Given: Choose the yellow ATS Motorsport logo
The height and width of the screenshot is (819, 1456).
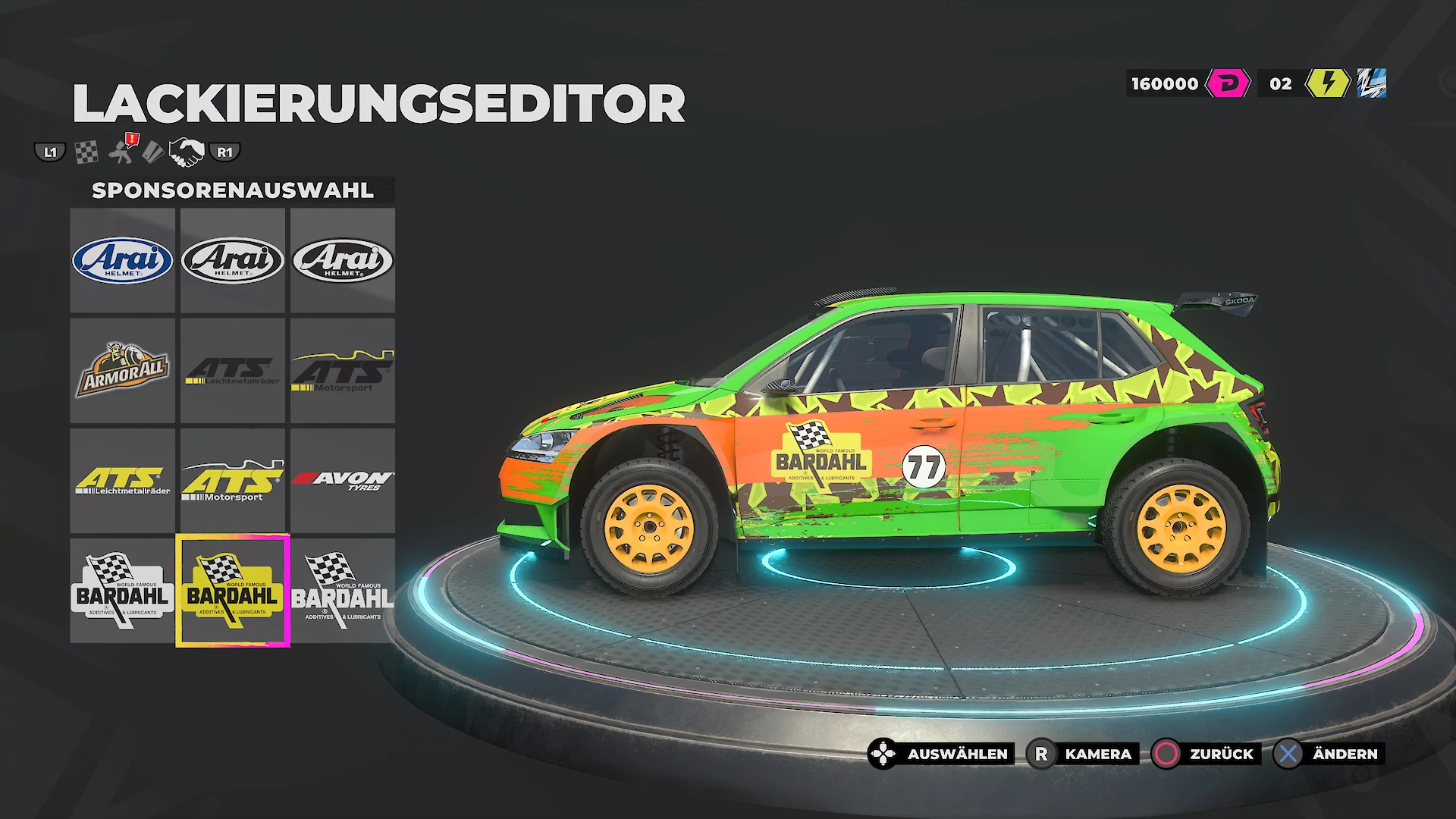Looking at the screenshot, I should (232, 480).
